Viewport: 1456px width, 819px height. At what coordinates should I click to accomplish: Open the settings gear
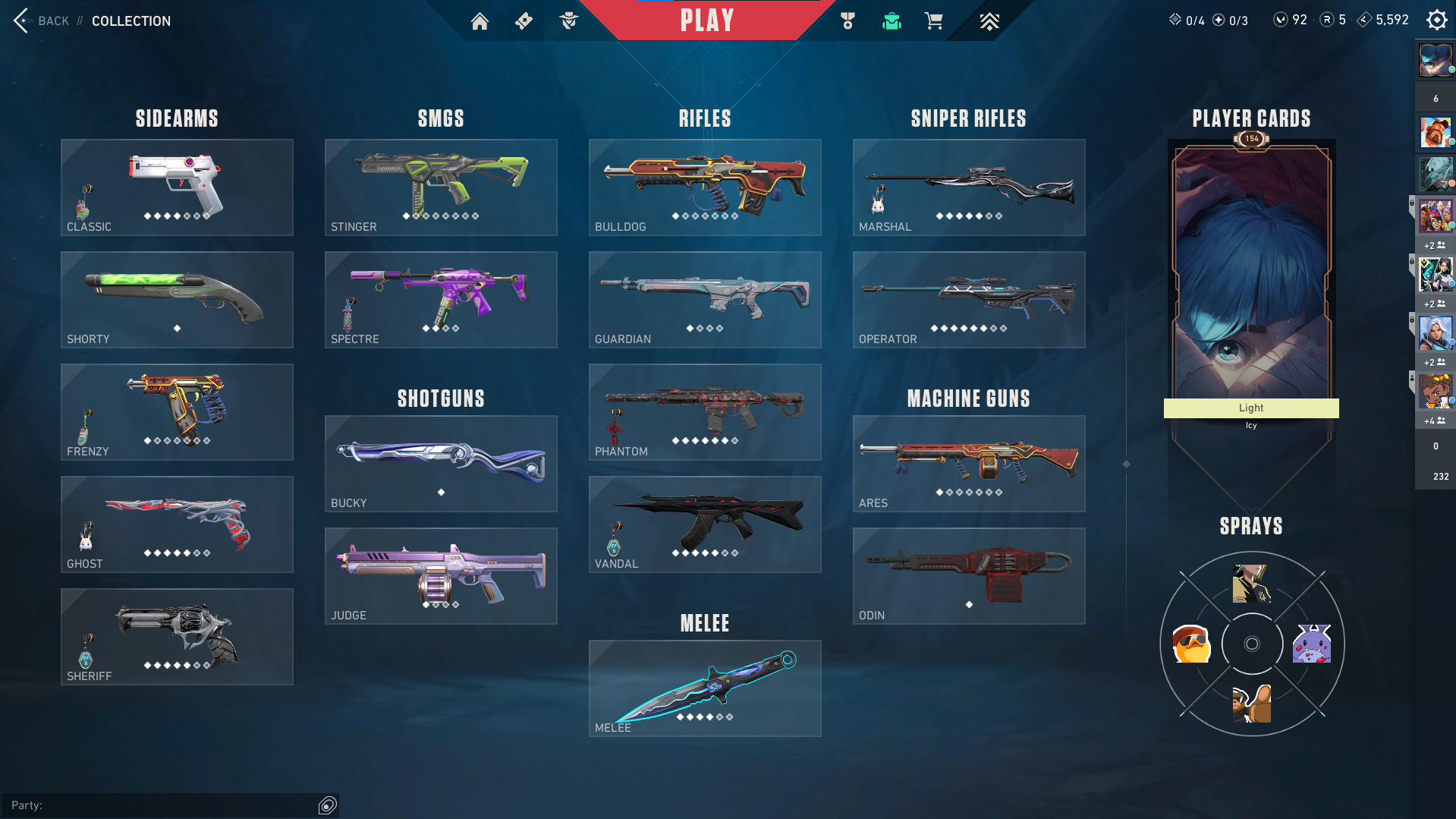[1436, 20]
